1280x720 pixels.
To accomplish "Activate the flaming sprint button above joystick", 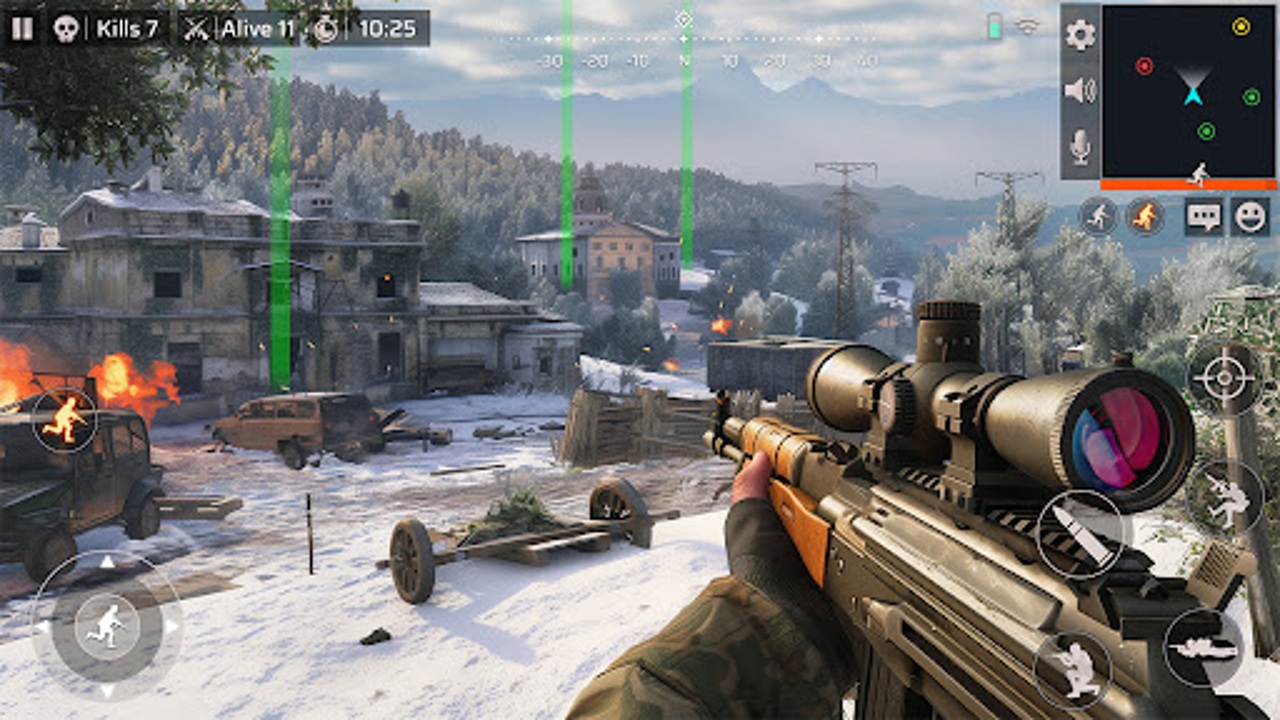I will click(65, 420).
